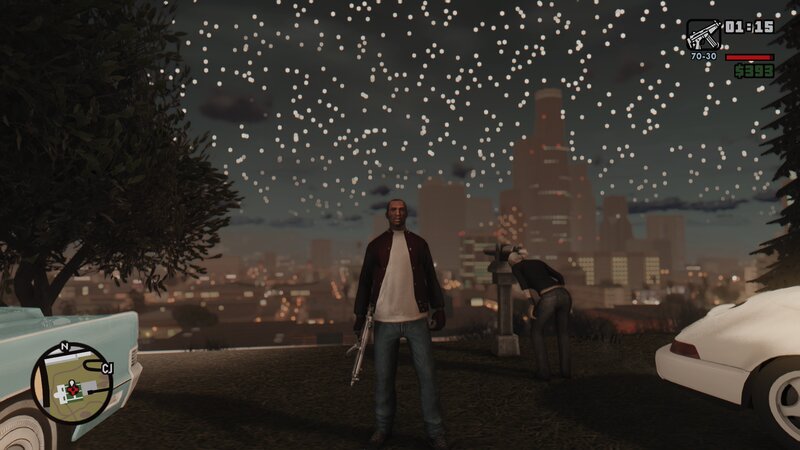Click the CJ blip on the radar edge
This screenshot has width=800, height=450.
tap(107, 368)
